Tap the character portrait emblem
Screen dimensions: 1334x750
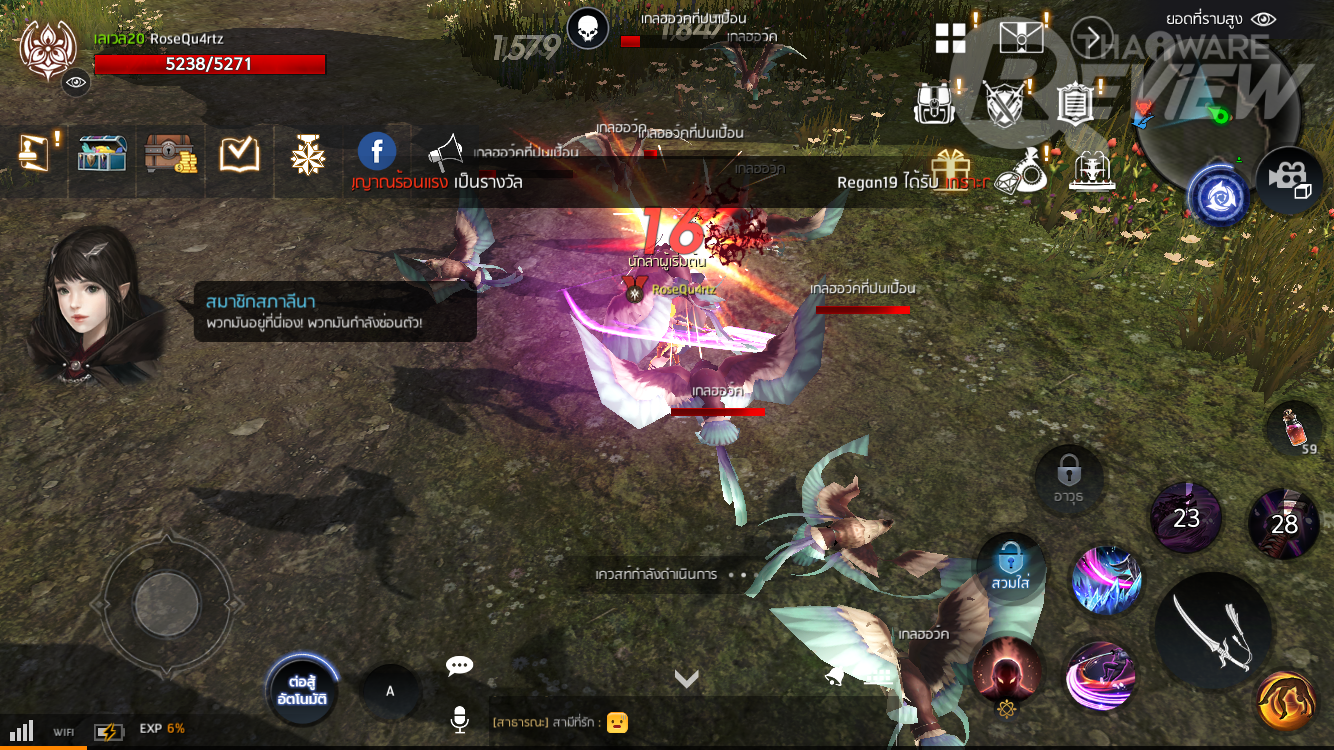tap(44, 48)
